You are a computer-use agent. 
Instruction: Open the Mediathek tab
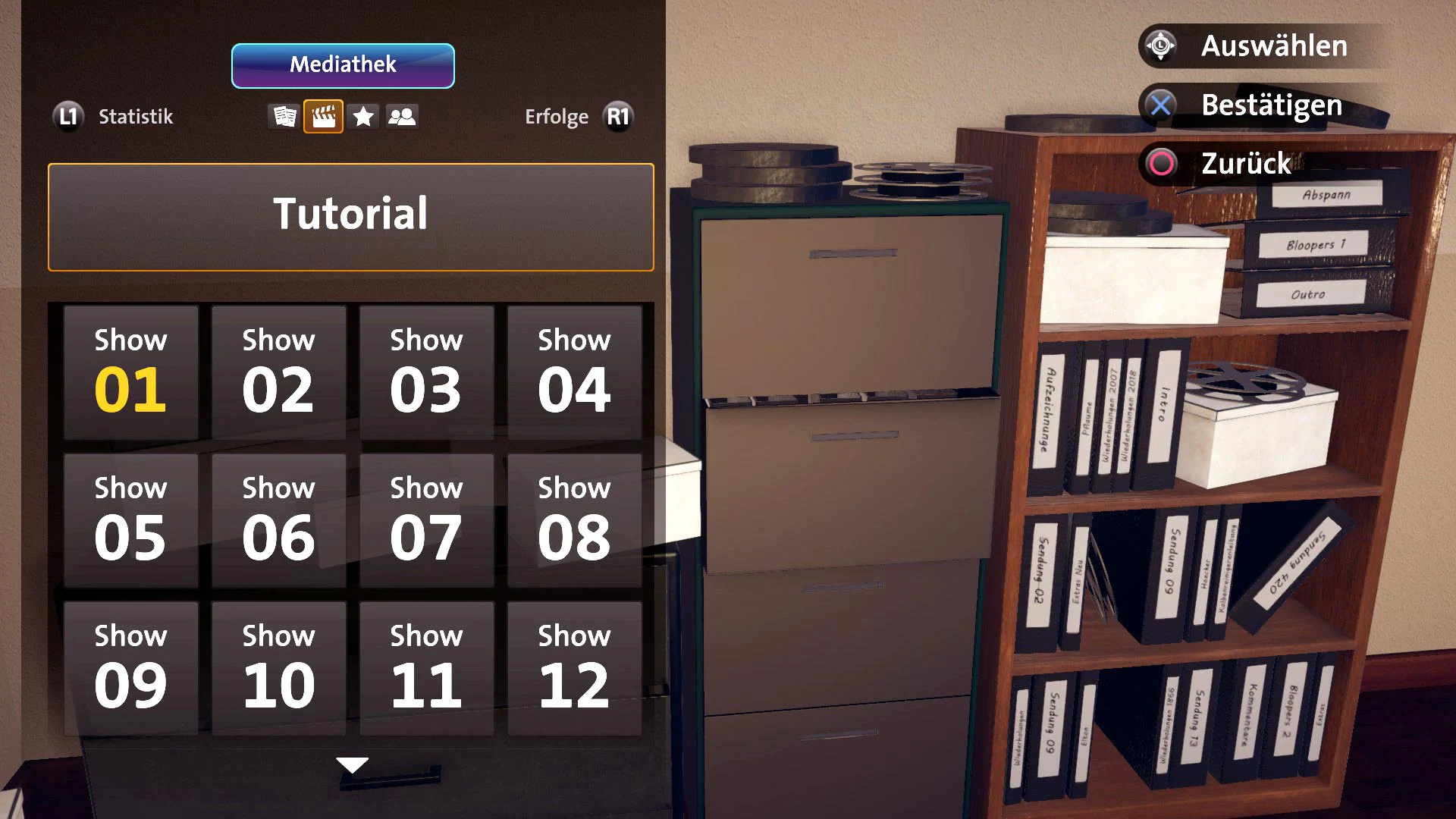click(342, 65)
